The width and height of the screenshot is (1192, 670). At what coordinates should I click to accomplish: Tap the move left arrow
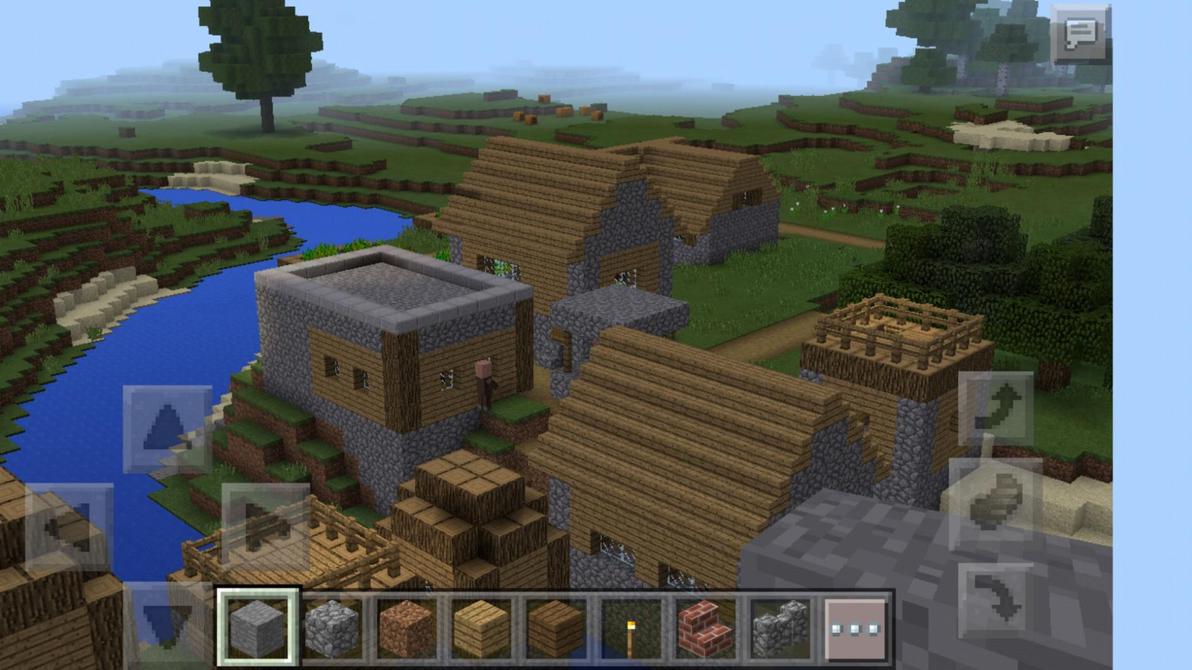point(69,527)
